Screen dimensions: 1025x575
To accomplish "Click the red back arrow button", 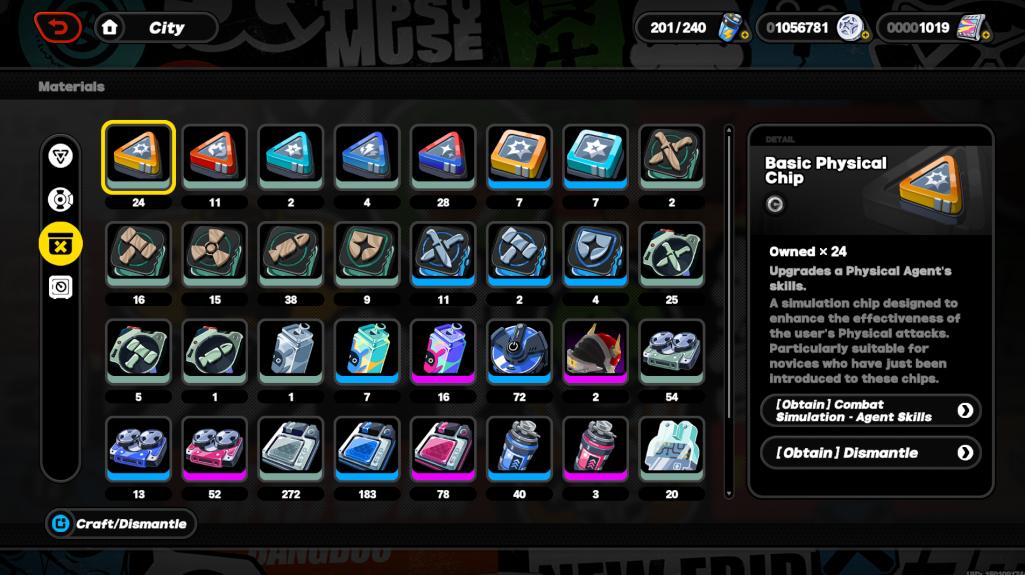I will point(57,28).
